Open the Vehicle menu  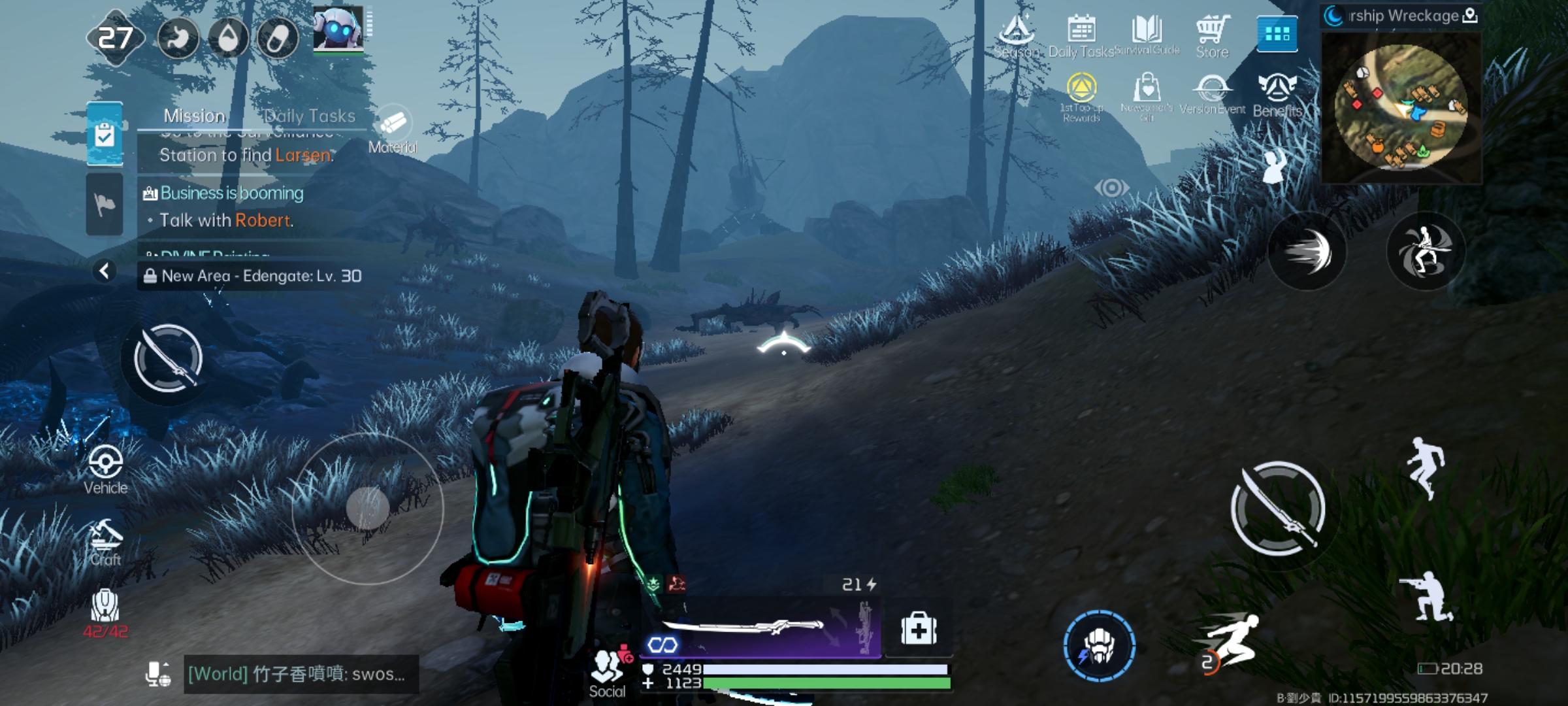pyautogui.click(x=105, y=469)
